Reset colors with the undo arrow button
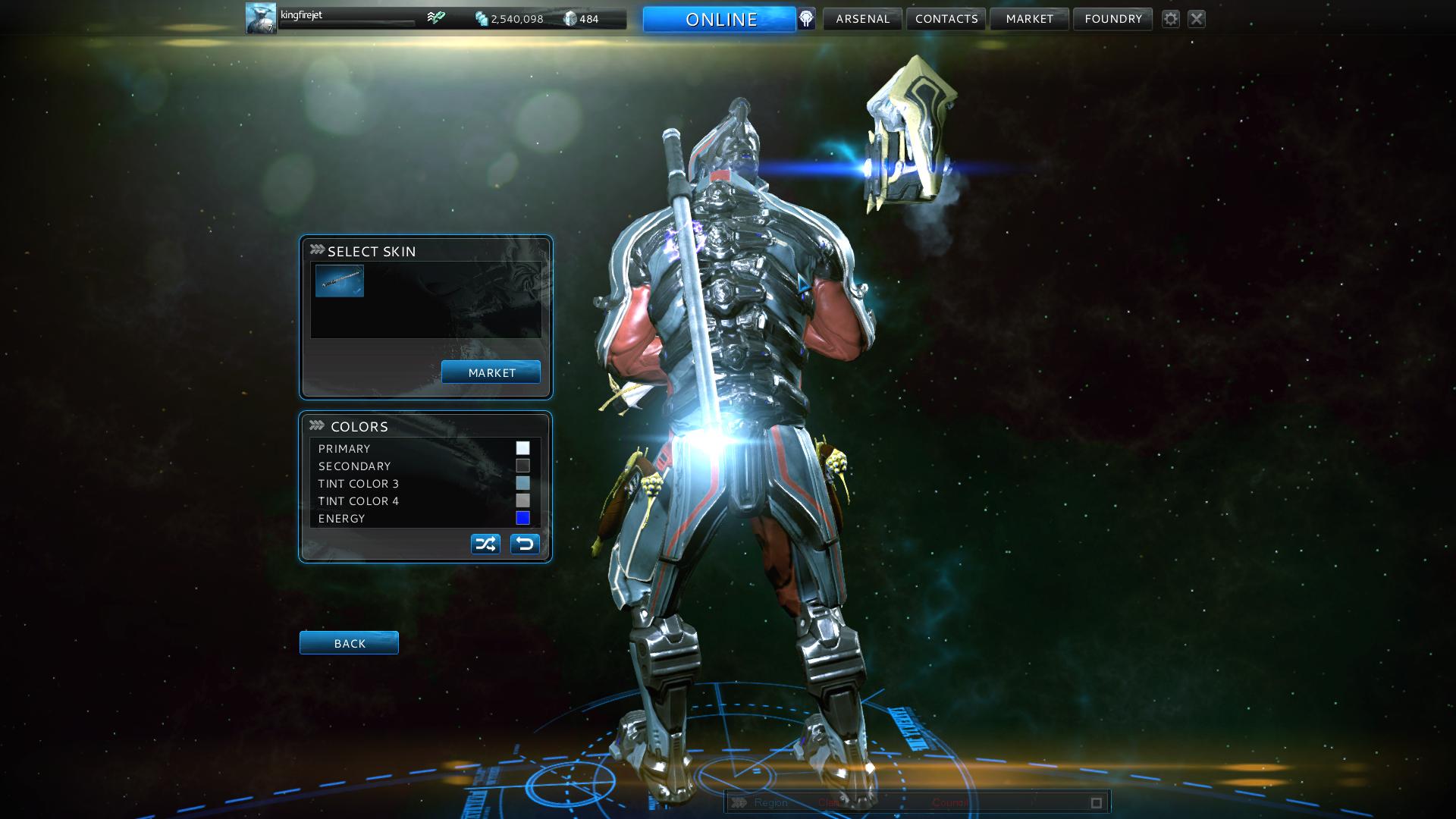 click(525, 544)
